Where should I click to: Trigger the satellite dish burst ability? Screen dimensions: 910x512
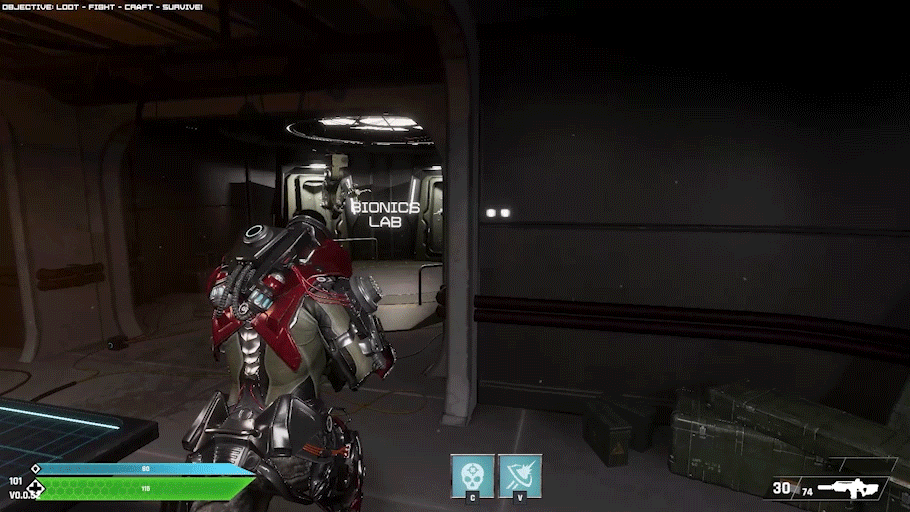520,475
